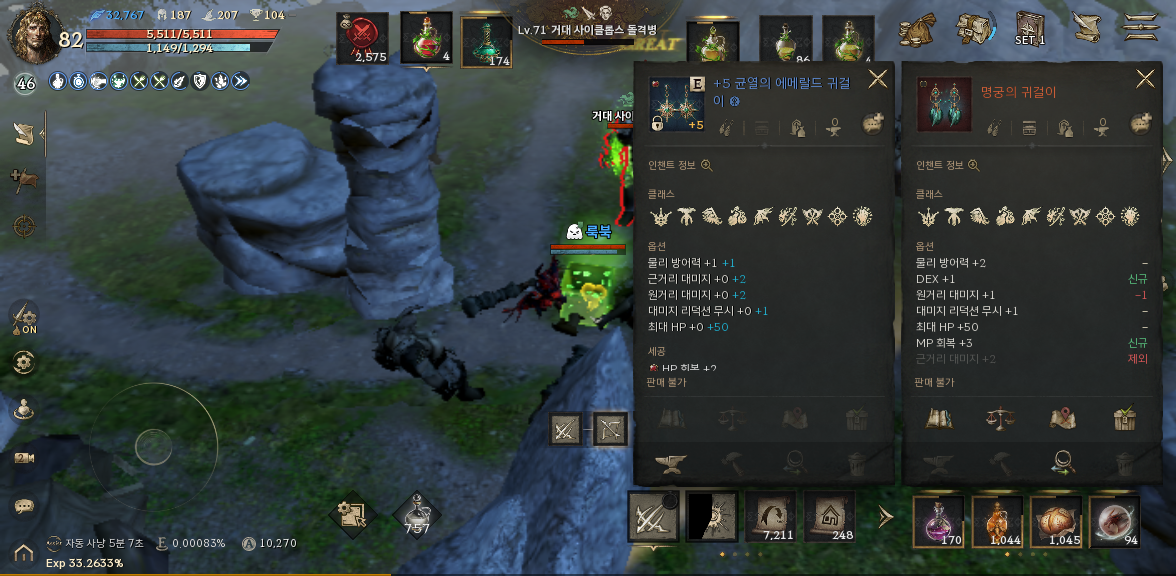Image resolution: width=1176 pixels, height=576 pixels.
Task: Close the 명궁의 귀걸이 item panel
Action: point(1145,79)
